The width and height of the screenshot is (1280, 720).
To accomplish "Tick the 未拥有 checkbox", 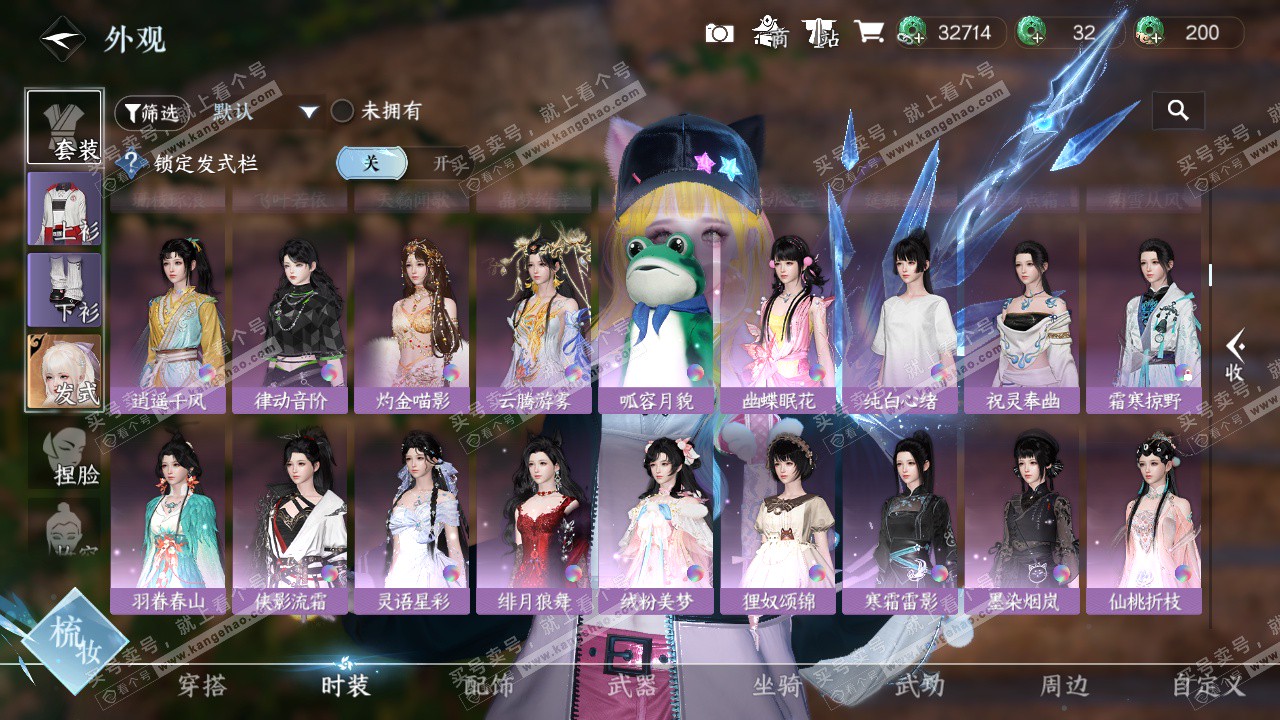I will 343,111.
